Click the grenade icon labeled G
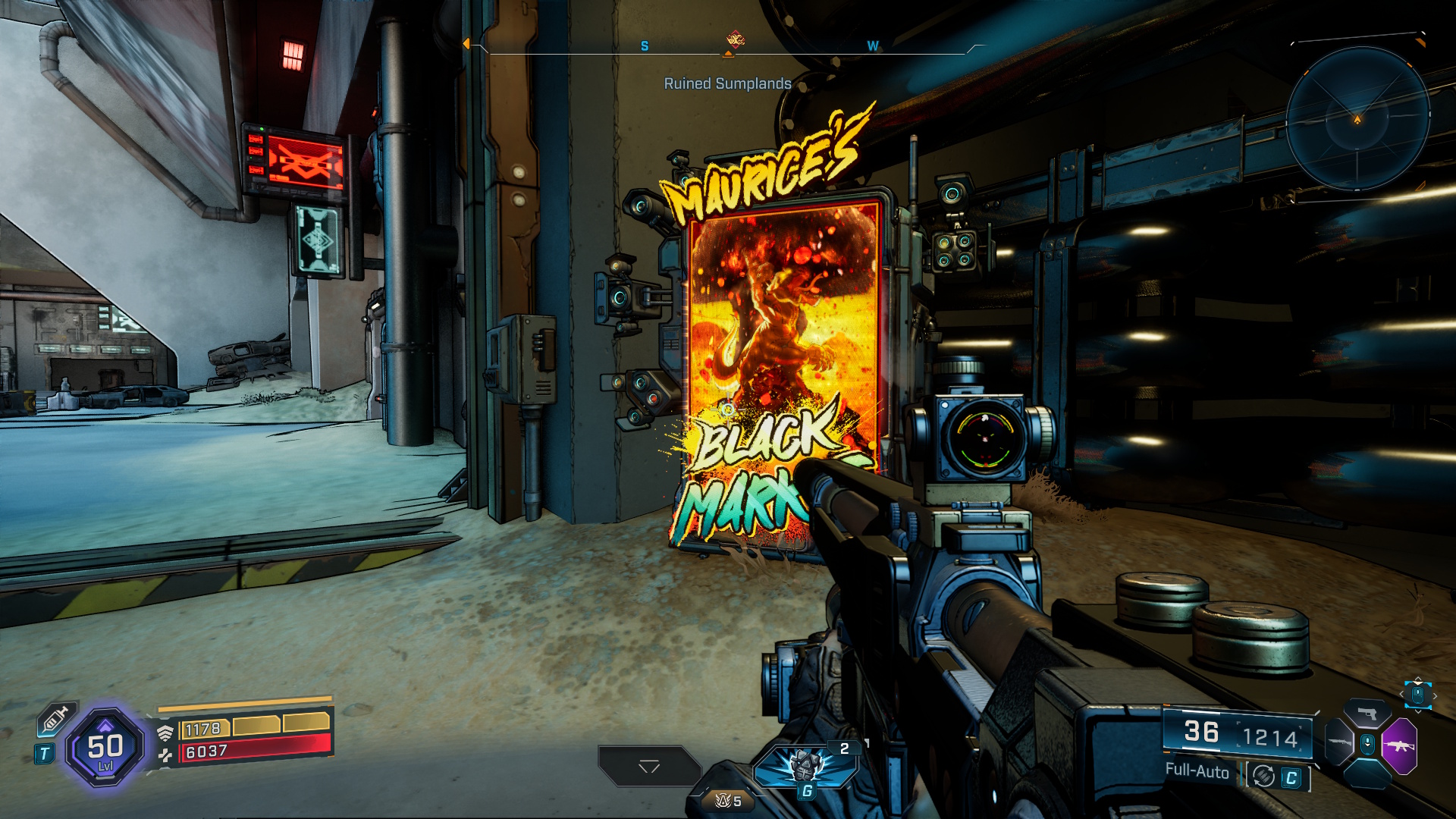Screen dimensions: 1456x819 point(804,768)
